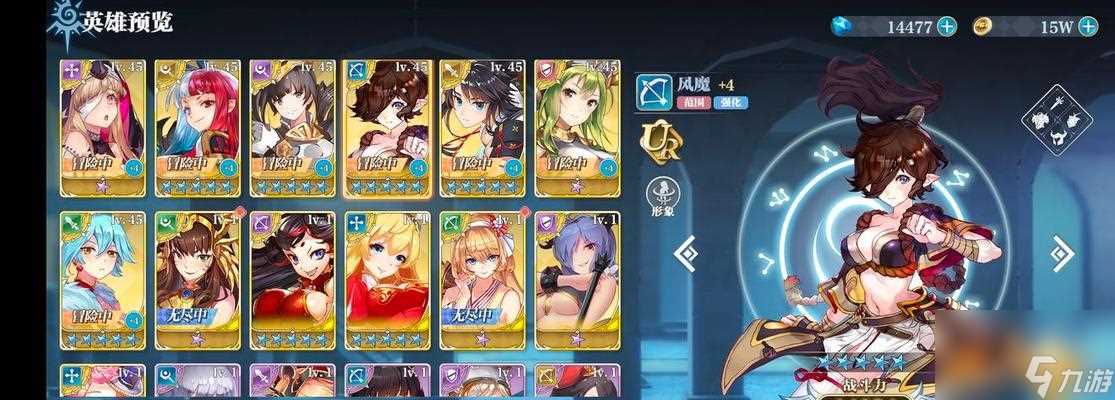
Task: Select the eyepatch blonde hero card
Action: pyautogui.click(x=101, y=126)
